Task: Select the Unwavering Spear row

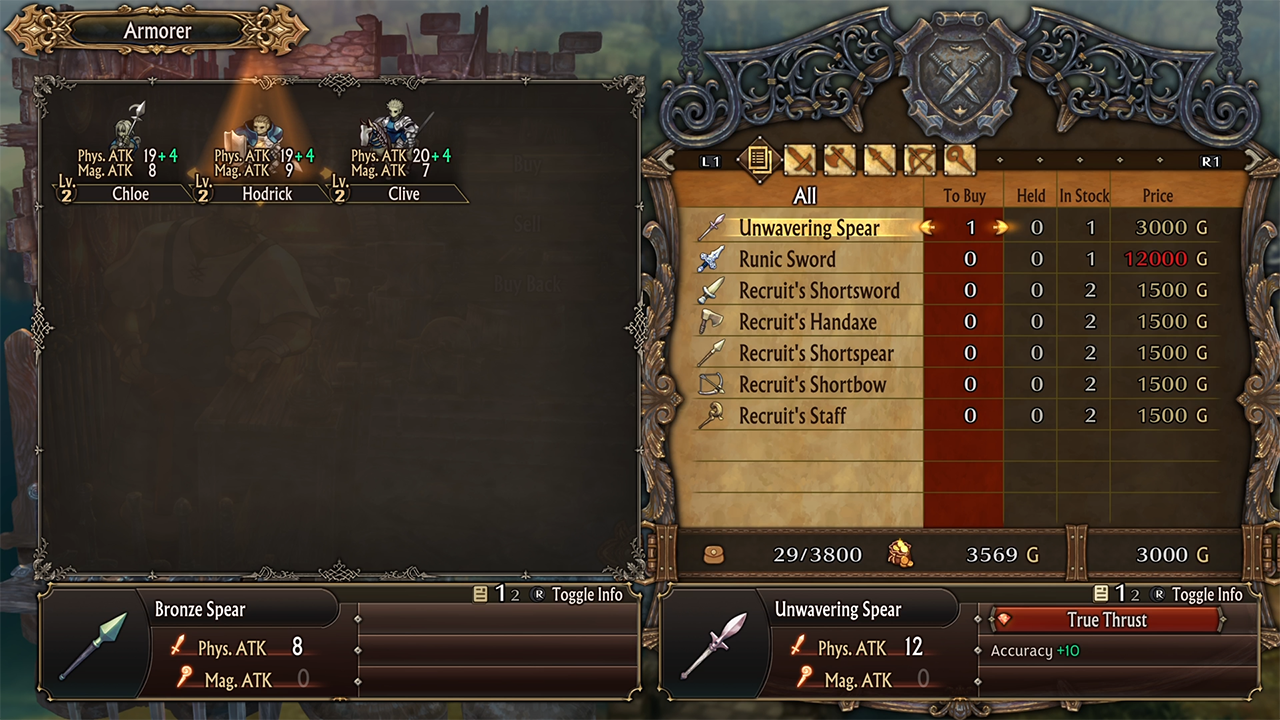Action: (x=808, y=228)
